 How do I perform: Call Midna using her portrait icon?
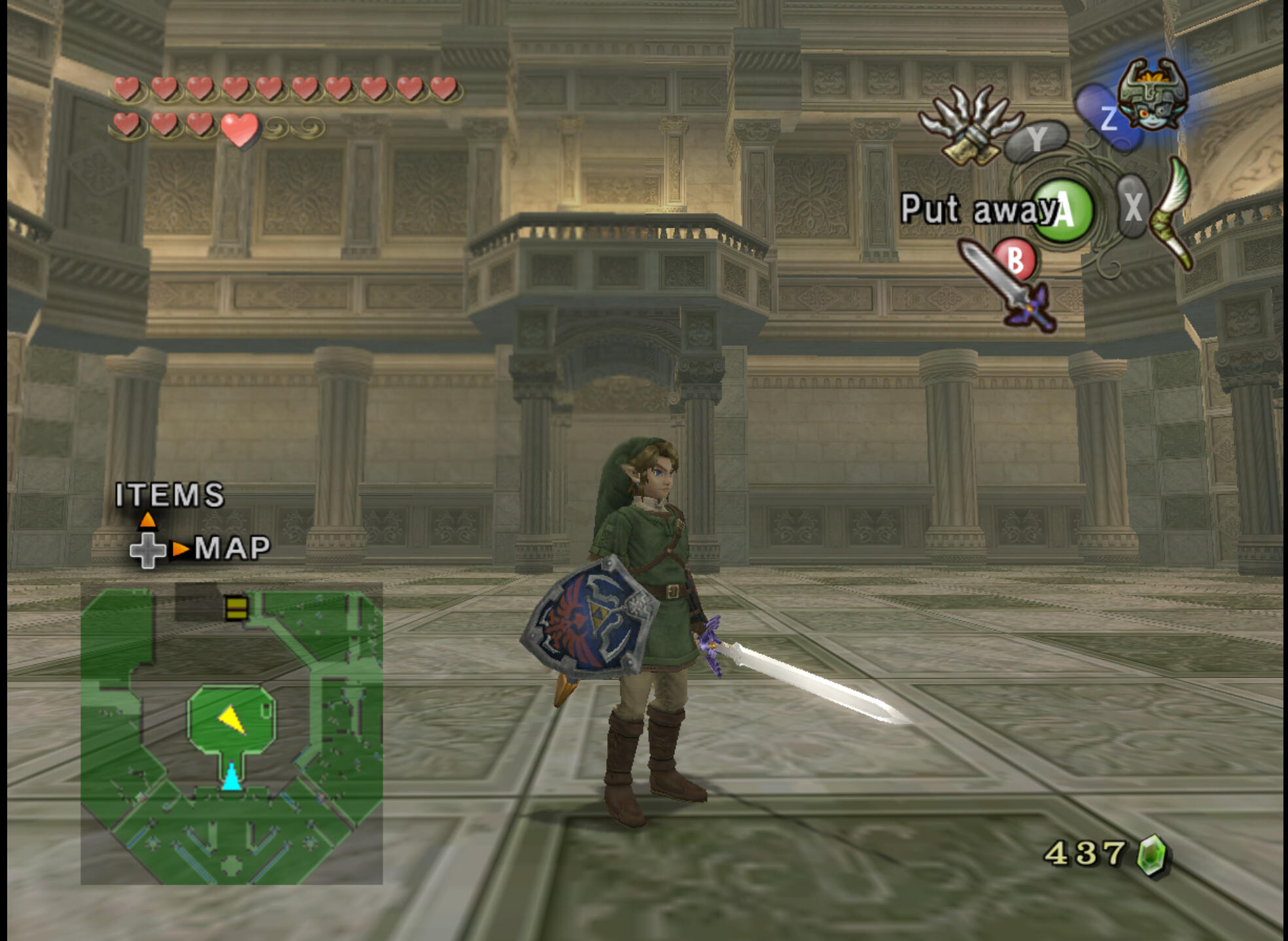tap(1152, 94)
